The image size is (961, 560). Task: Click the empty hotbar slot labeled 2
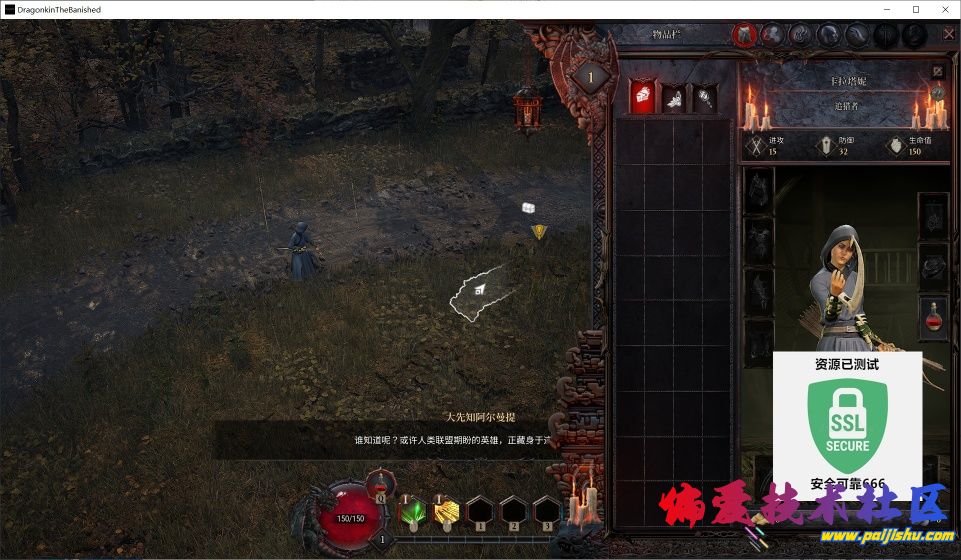[513, 512]
